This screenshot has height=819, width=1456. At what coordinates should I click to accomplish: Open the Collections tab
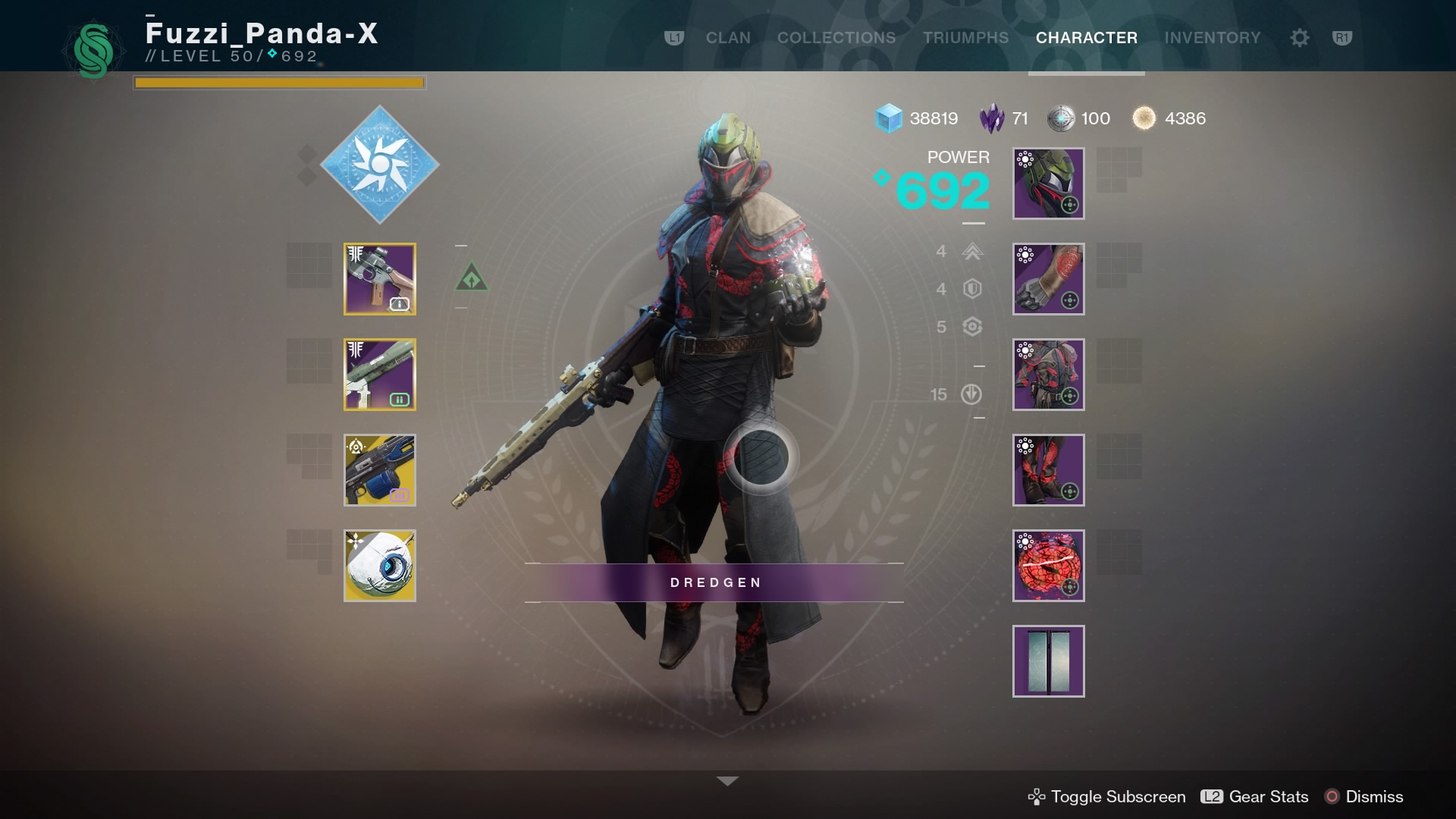836,38
